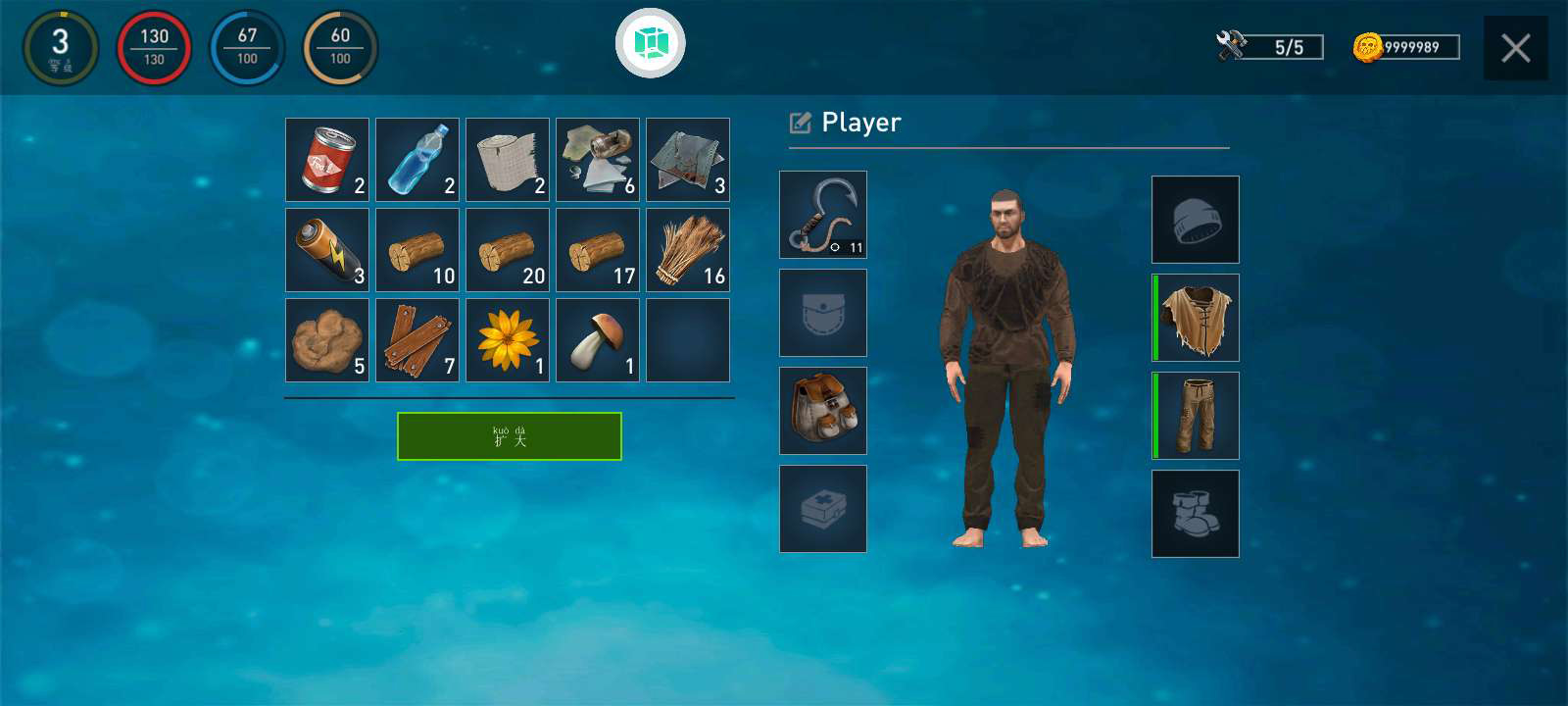Select the canned food item
The width and height of the screenshot is (1568, 706).
[326, 160]
